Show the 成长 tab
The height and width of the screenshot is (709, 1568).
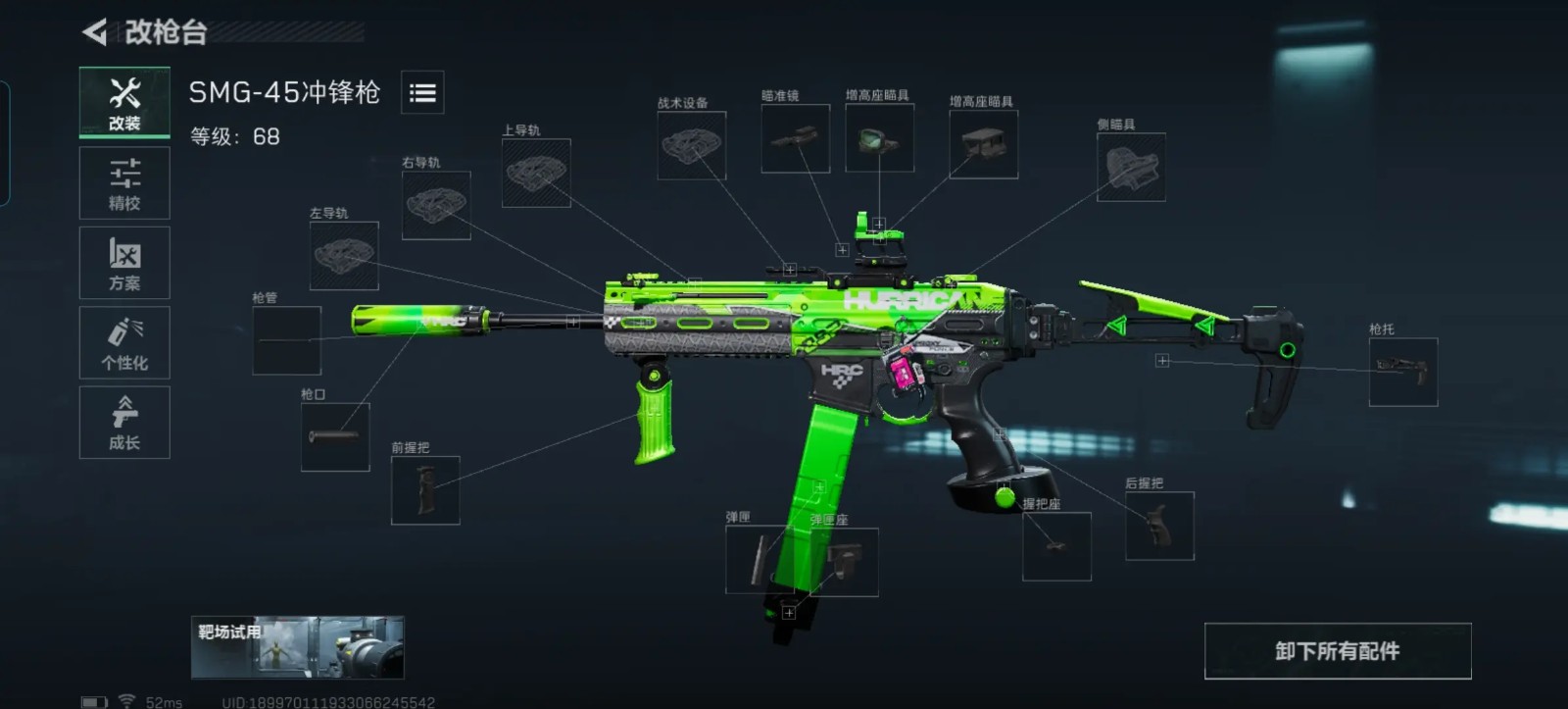pyautogui.click(x=124, y=423)
